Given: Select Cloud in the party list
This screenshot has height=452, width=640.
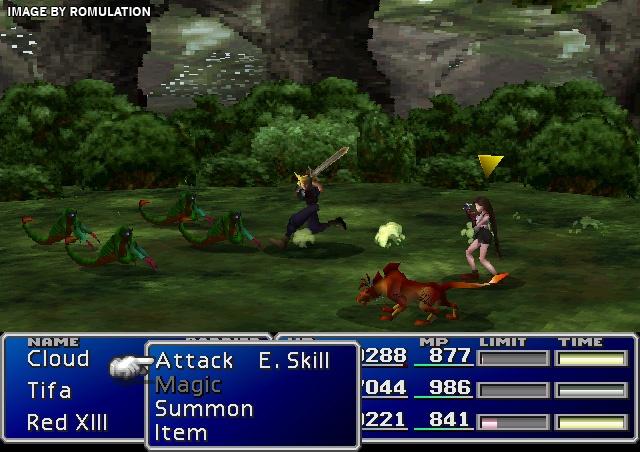Looking at the screenshot, I should (x=58, y=359).
